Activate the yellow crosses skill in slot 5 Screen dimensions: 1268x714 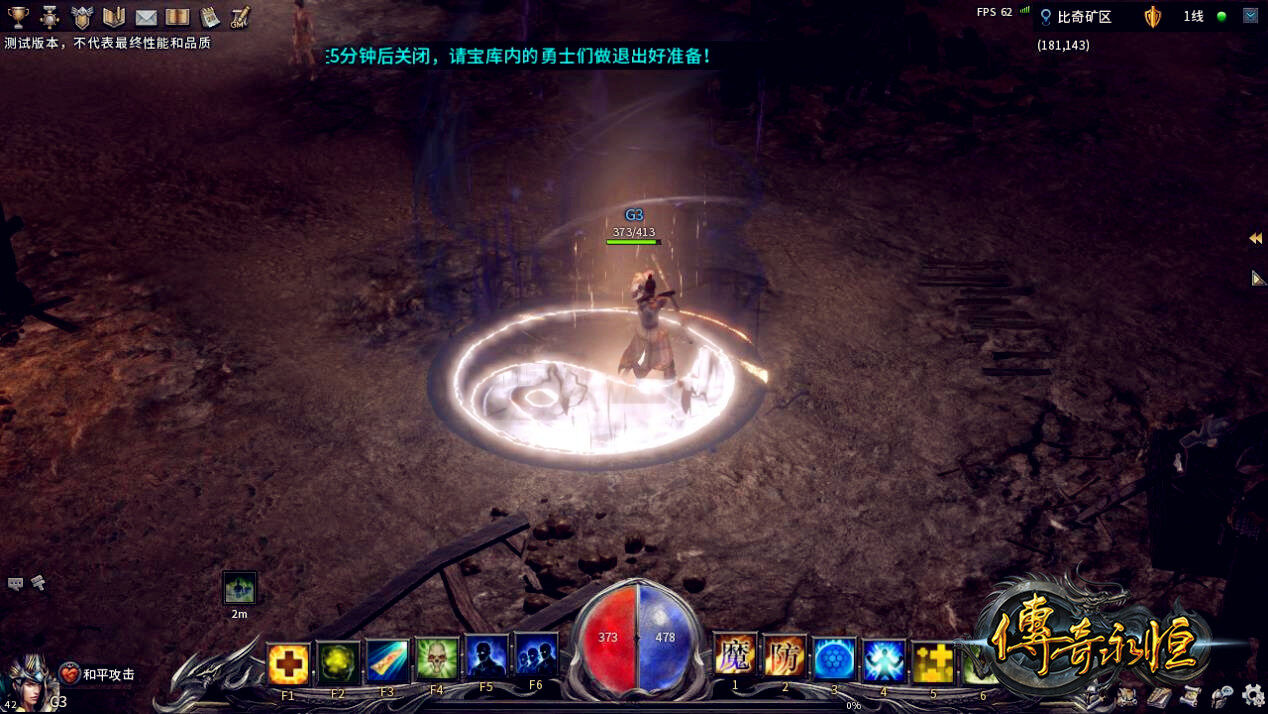(933, 663)
